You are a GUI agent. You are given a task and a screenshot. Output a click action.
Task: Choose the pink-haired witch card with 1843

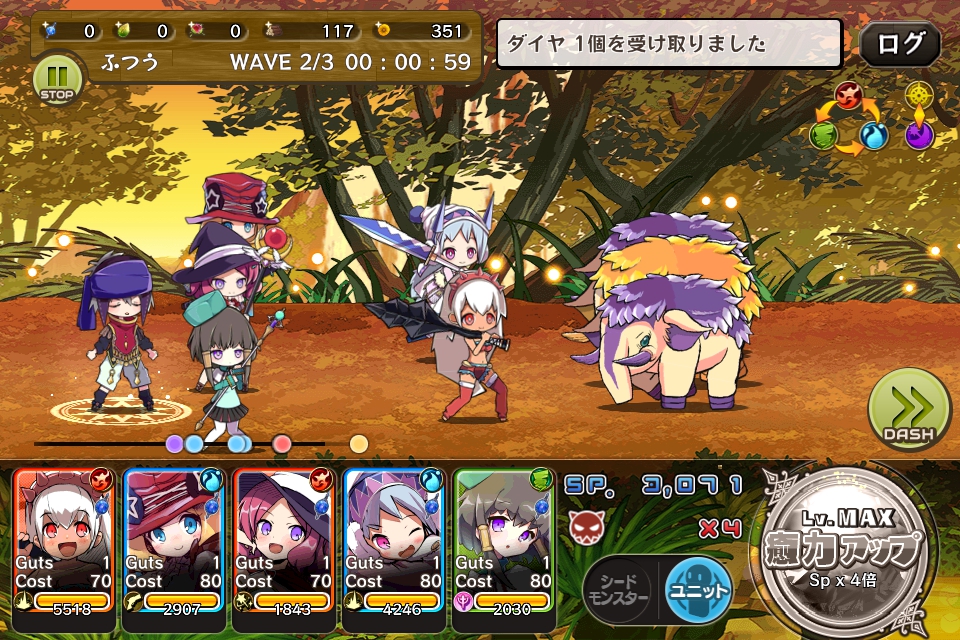tap(284, 538)
